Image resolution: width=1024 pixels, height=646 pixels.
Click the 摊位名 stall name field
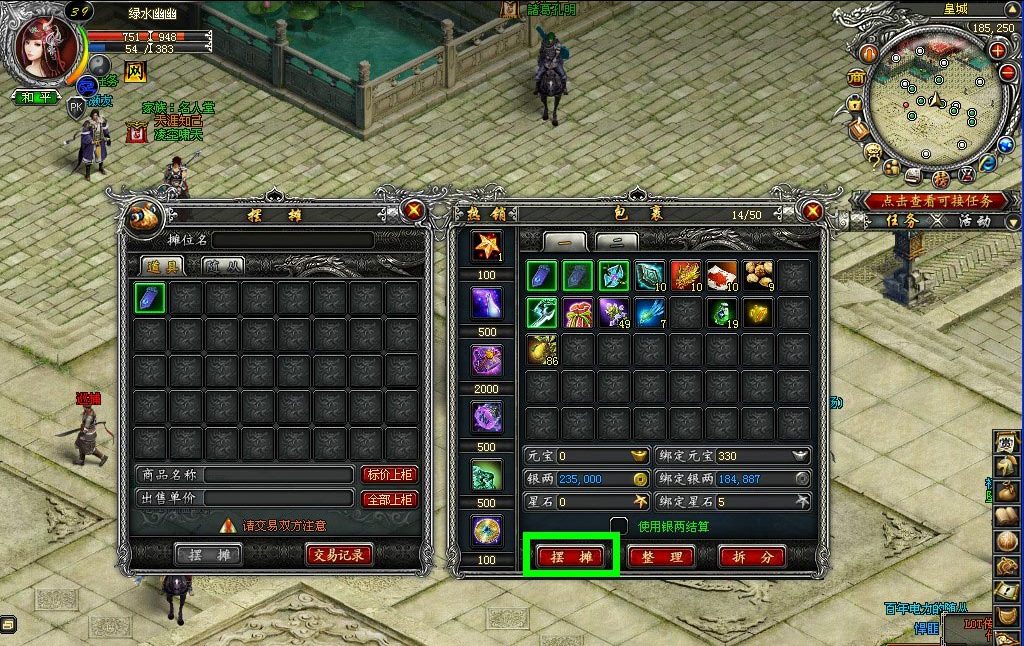point(292,240)
